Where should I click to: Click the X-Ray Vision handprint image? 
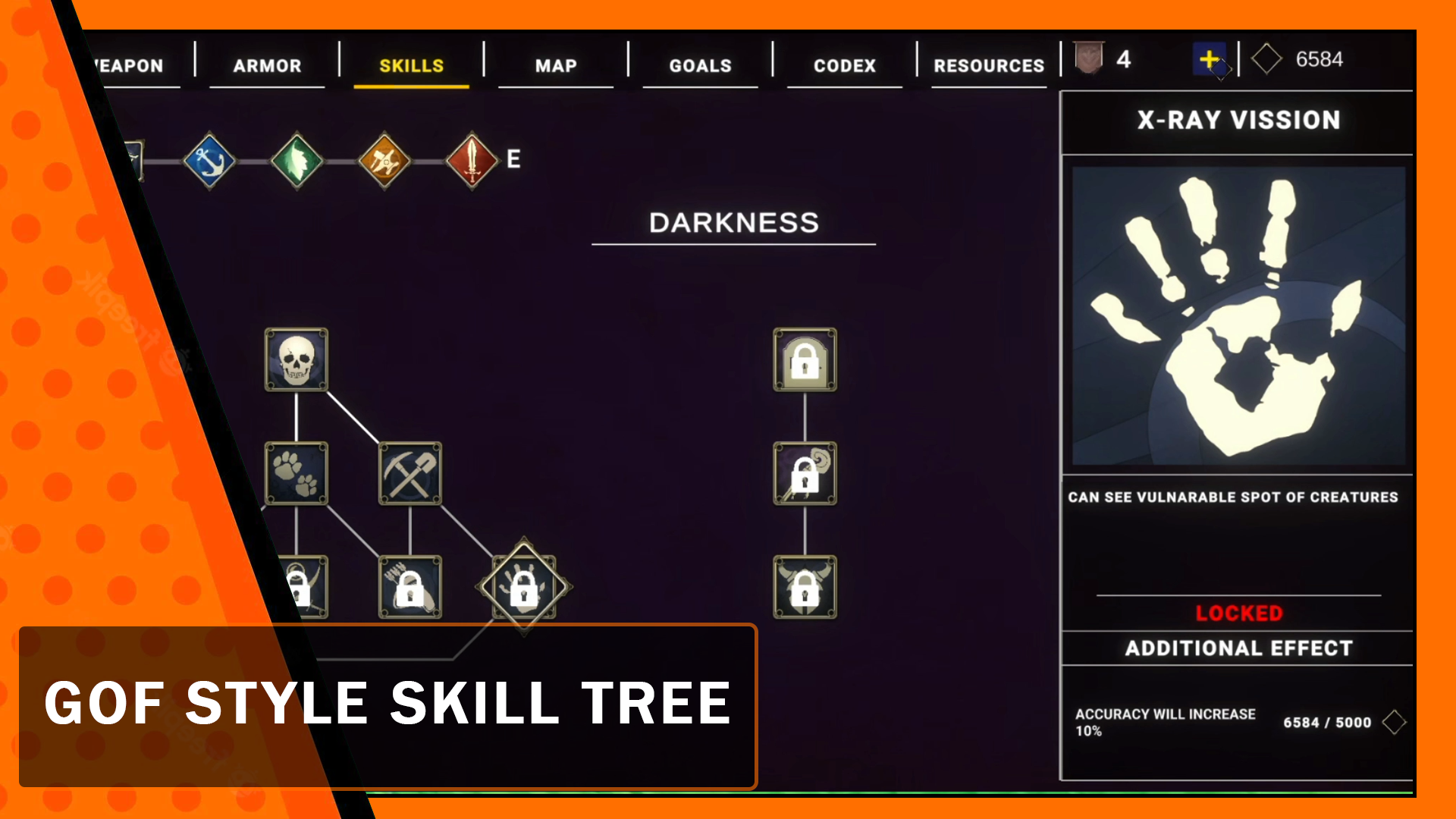(1237, 313)
